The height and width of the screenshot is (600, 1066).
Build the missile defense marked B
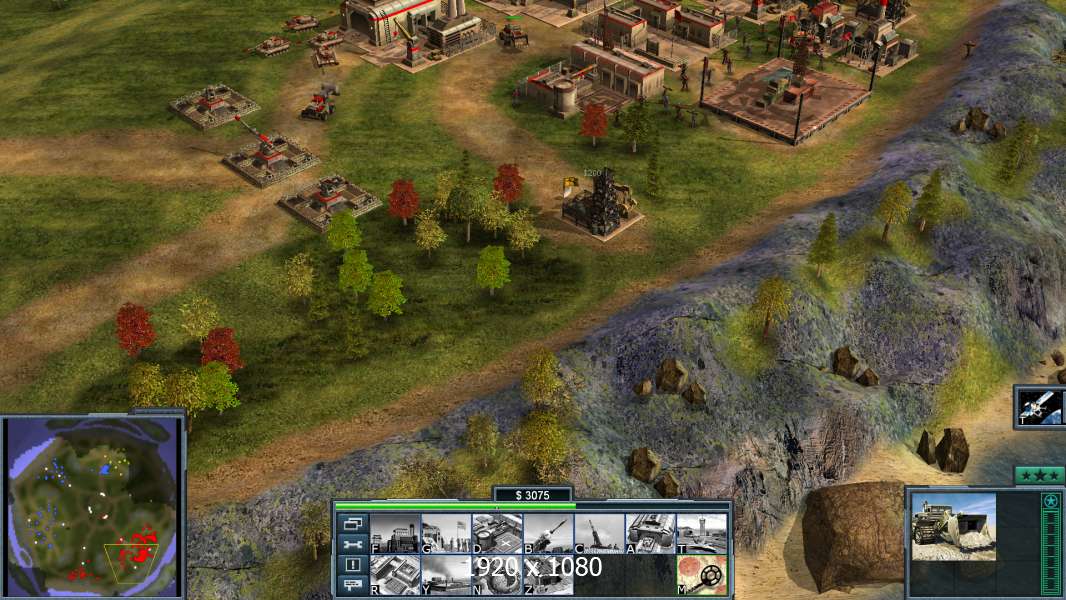click(x=548, y=533)
